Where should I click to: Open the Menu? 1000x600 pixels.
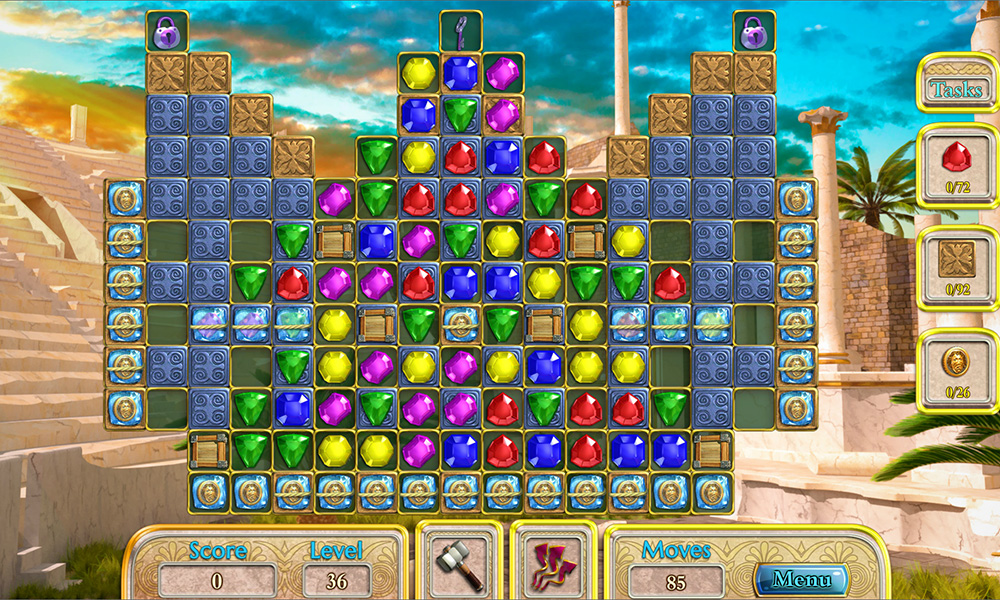(x=801, y=578)
